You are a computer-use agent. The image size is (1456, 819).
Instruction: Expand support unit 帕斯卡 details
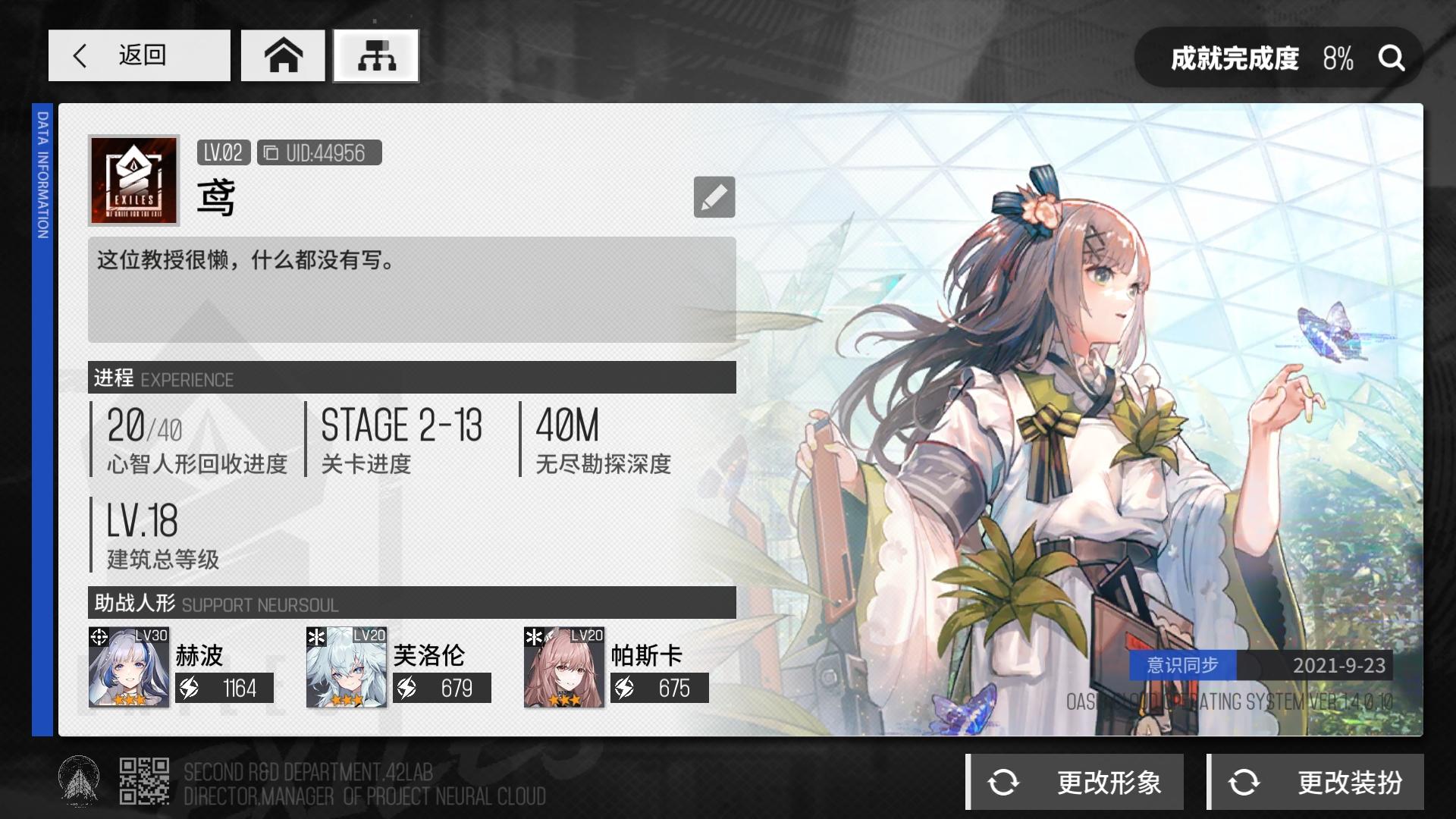click(562, 667)
